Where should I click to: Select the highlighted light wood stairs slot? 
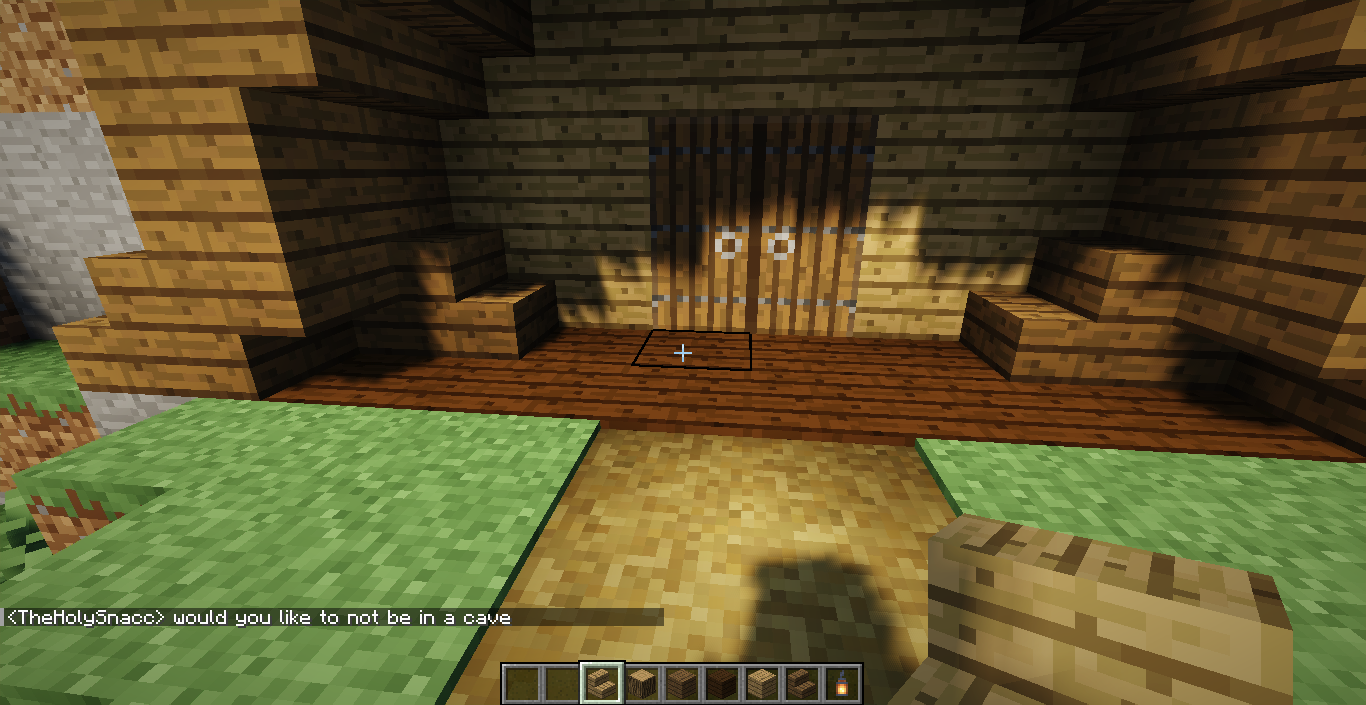point(602,683)
